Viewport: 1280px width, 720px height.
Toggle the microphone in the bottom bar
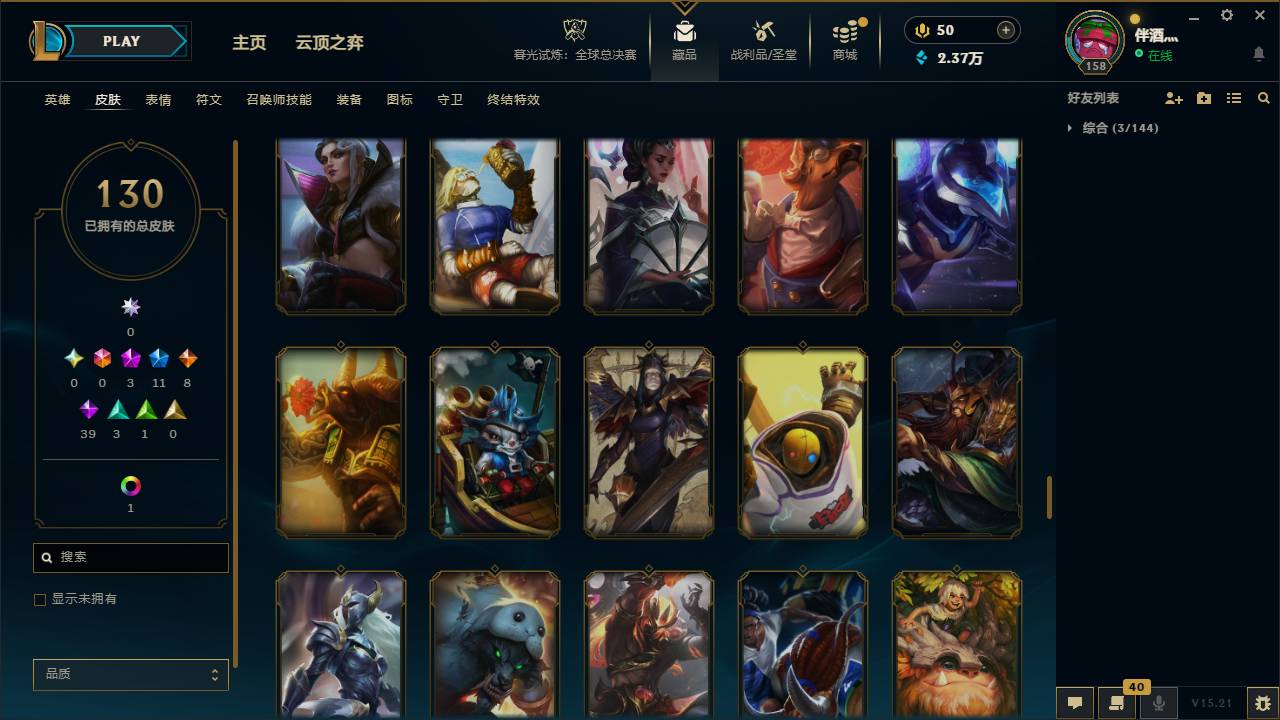pyautogui.click(x=1159, y=703)
